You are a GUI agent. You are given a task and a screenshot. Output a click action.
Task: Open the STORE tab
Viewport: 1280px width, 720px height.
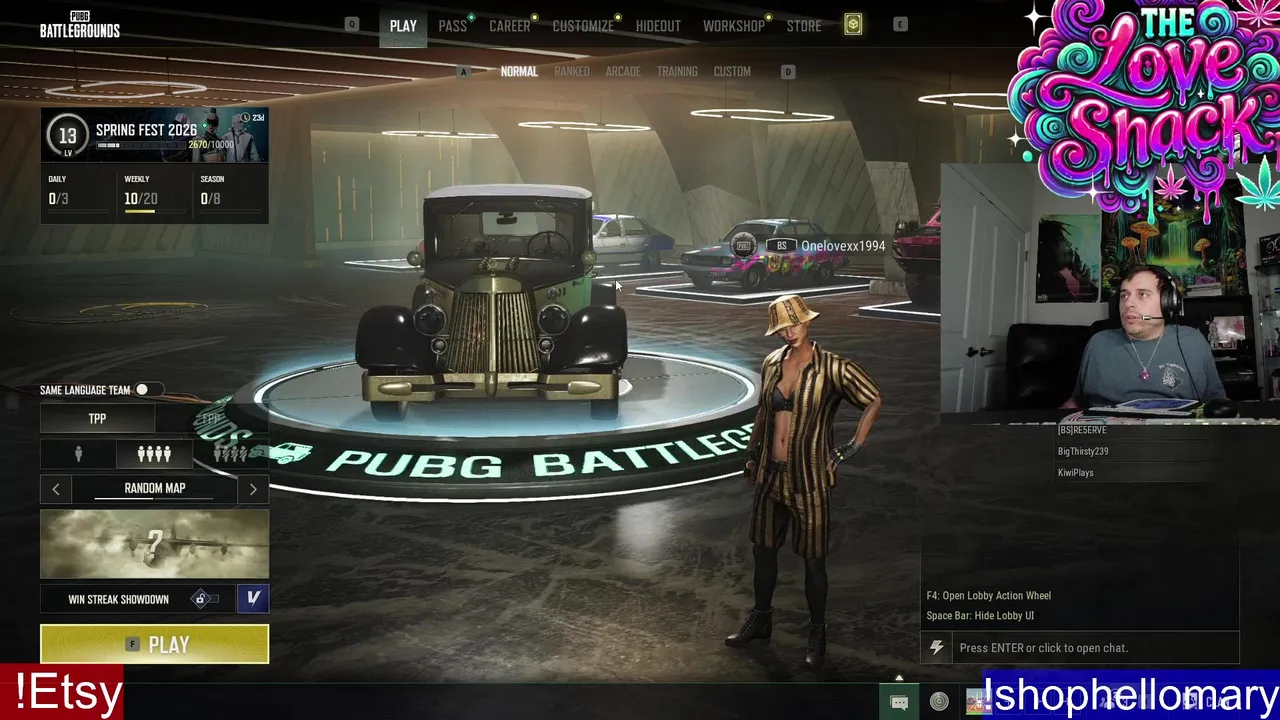pos(803,26)
